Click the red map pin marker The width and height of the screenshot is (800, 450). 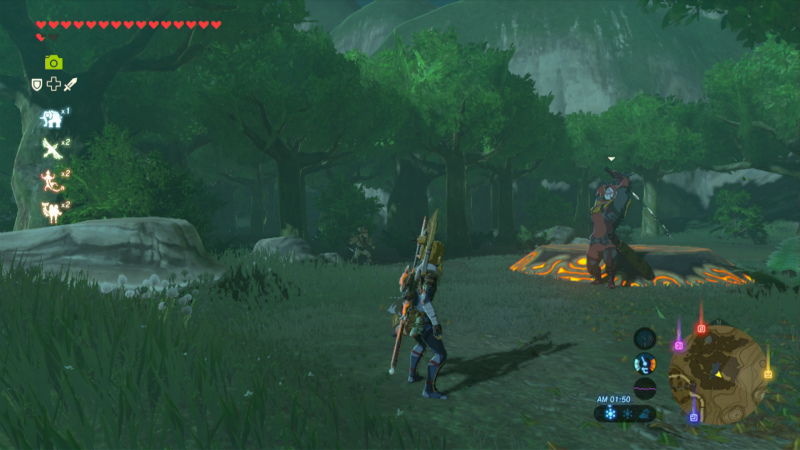(x=701, y=328)
